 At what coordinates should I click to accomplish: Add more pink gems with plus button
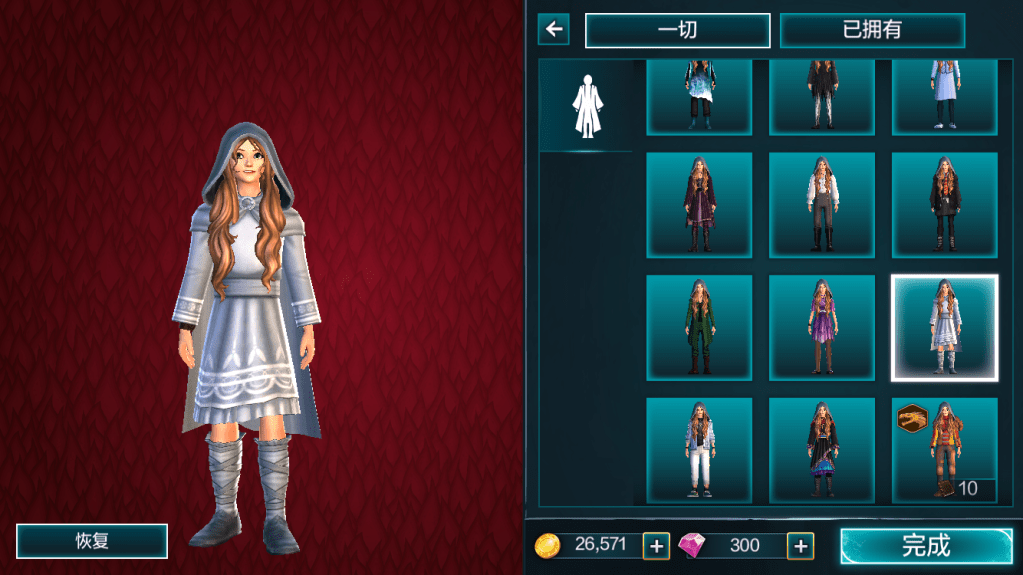[800, 546]
